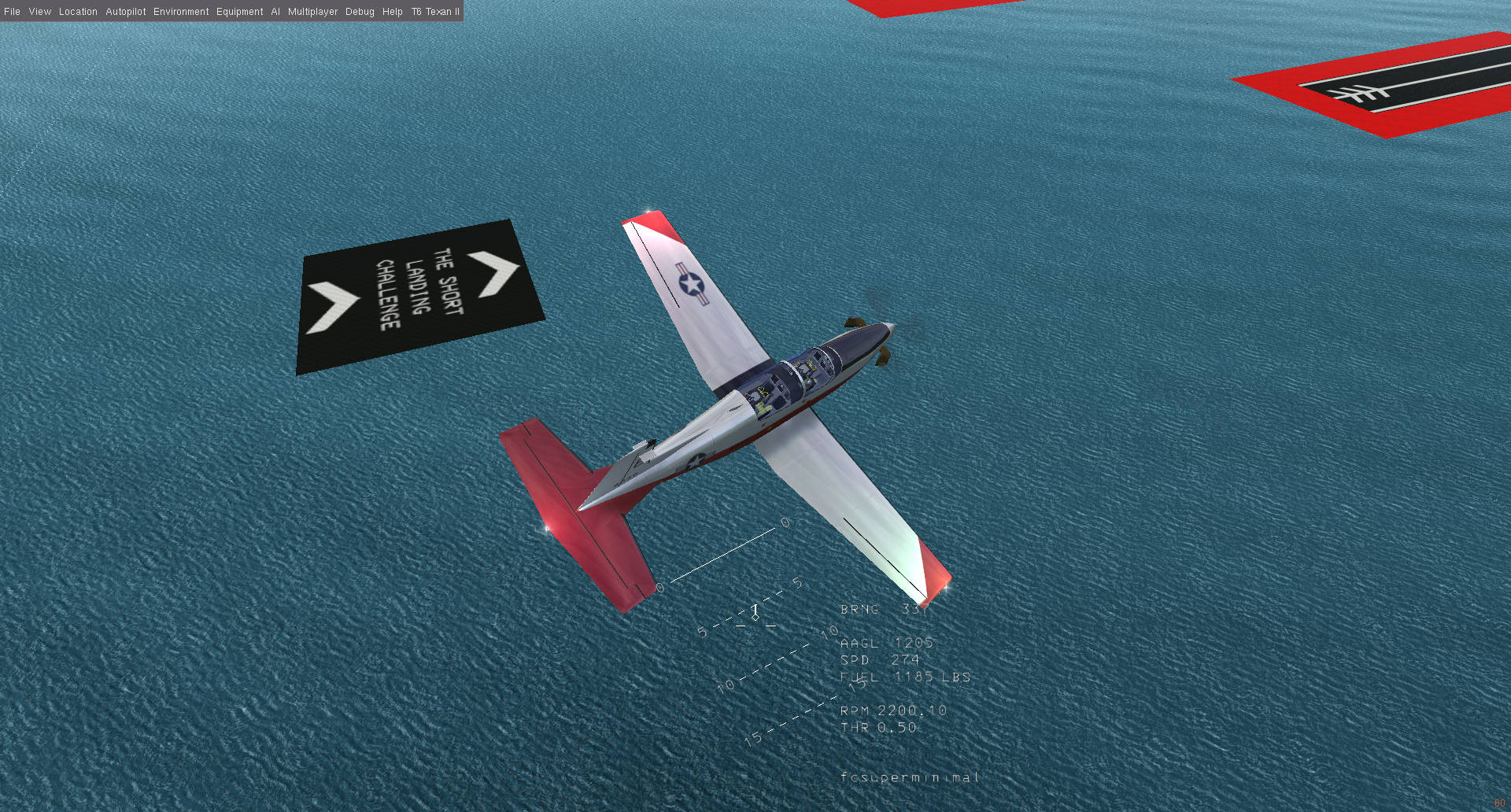Open the View menu
This screenshot has width=1511, height=812.
click(39, 12)
